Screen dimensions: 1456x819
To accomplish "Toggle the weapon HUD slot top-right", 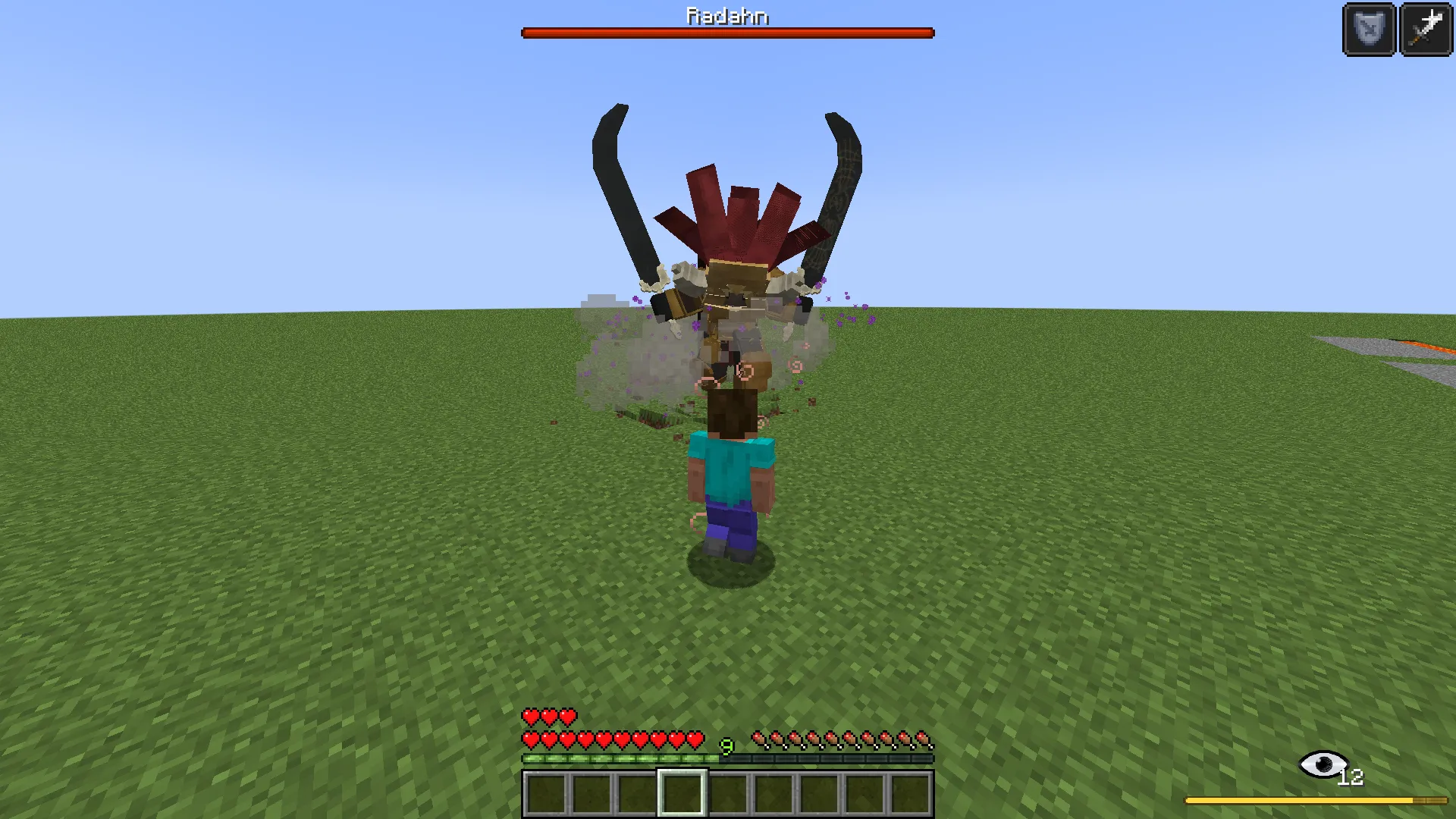I will click(x=1425, y=30).
